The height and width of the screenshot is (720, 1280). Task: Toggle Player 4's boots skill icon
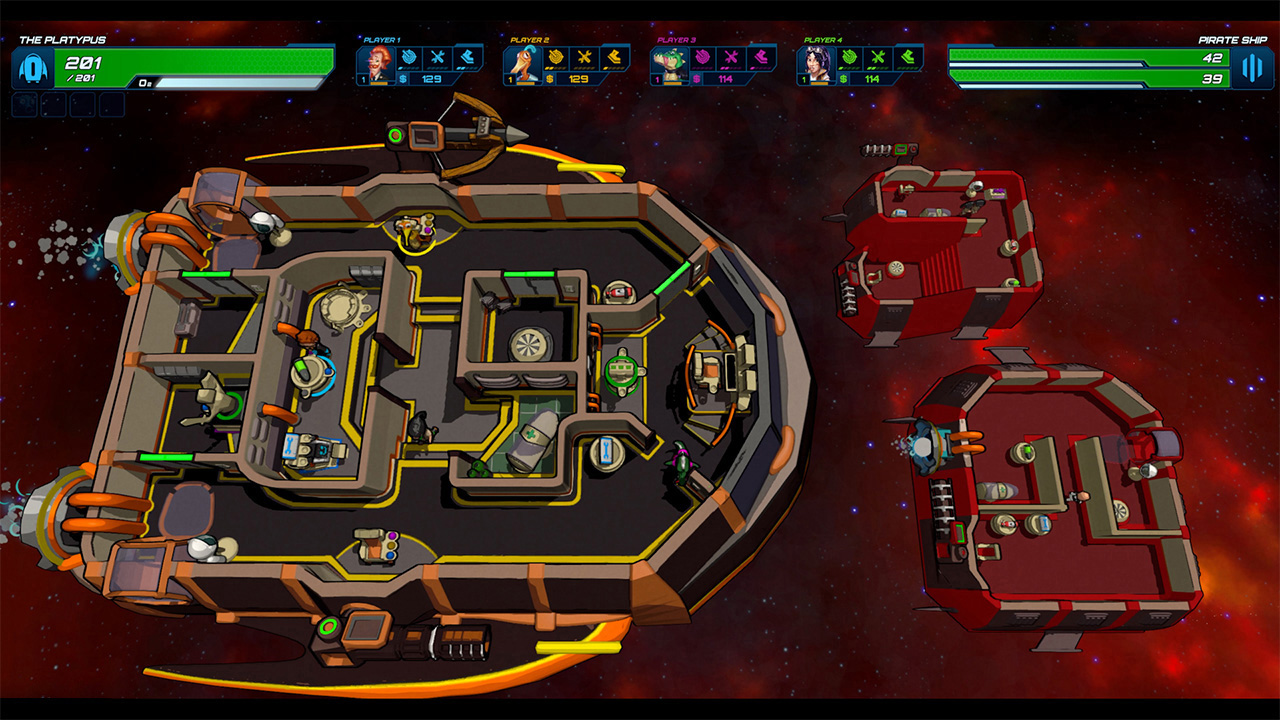tap(905, 57)
